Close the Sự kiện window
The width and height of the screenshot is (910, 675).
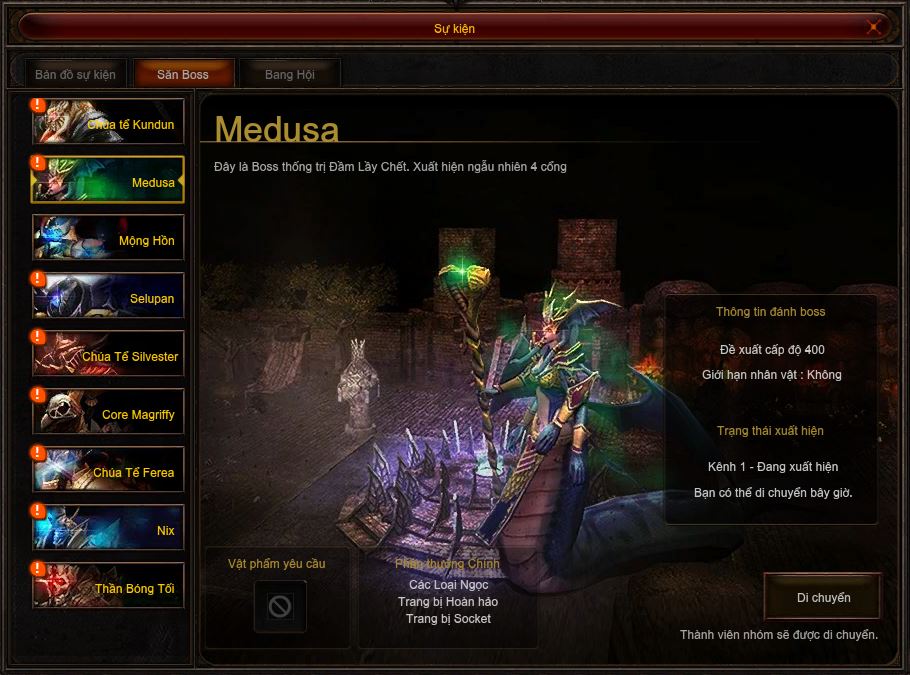874,28
